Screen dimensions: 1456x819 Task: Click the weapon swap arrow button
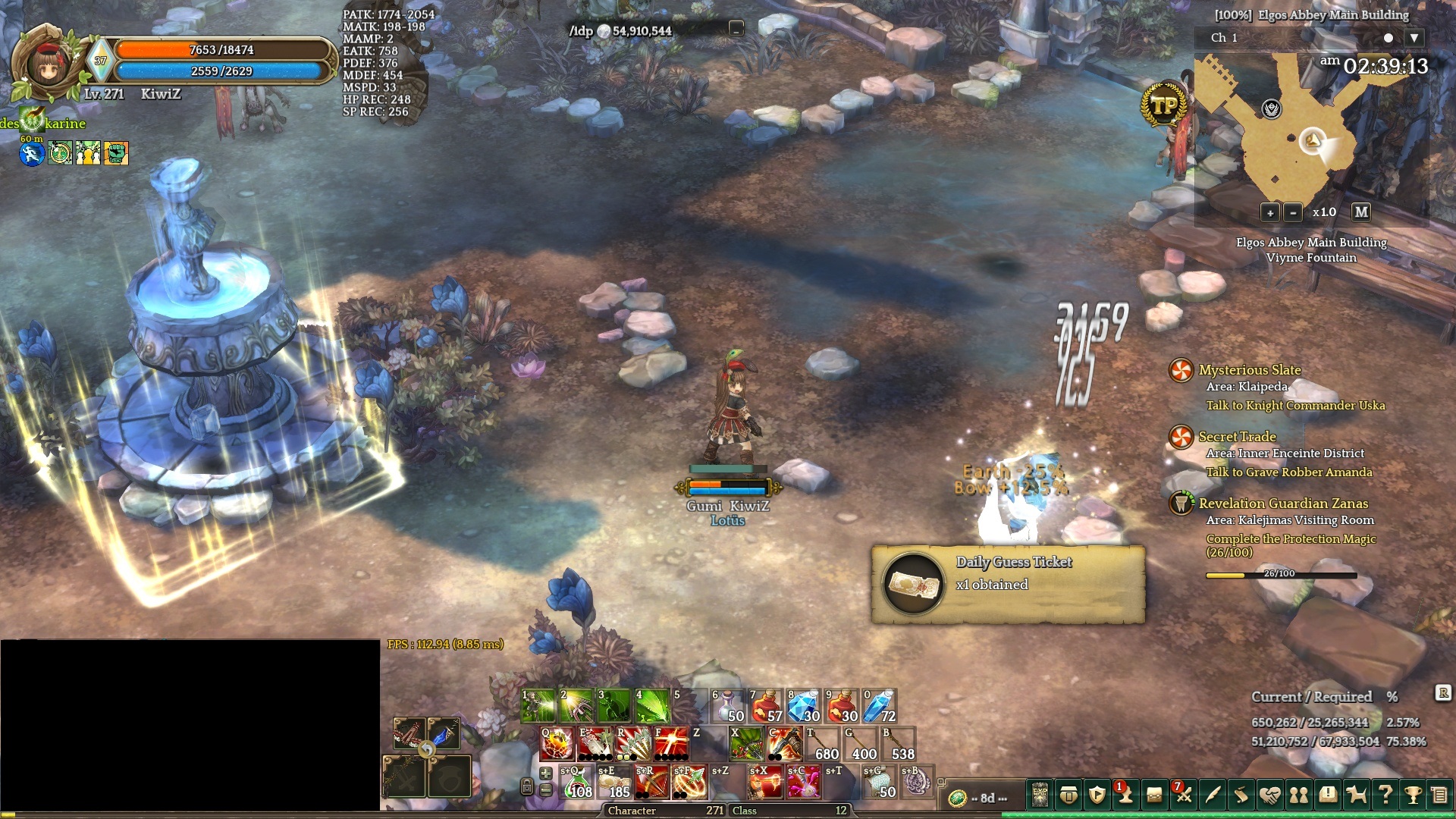427,750
